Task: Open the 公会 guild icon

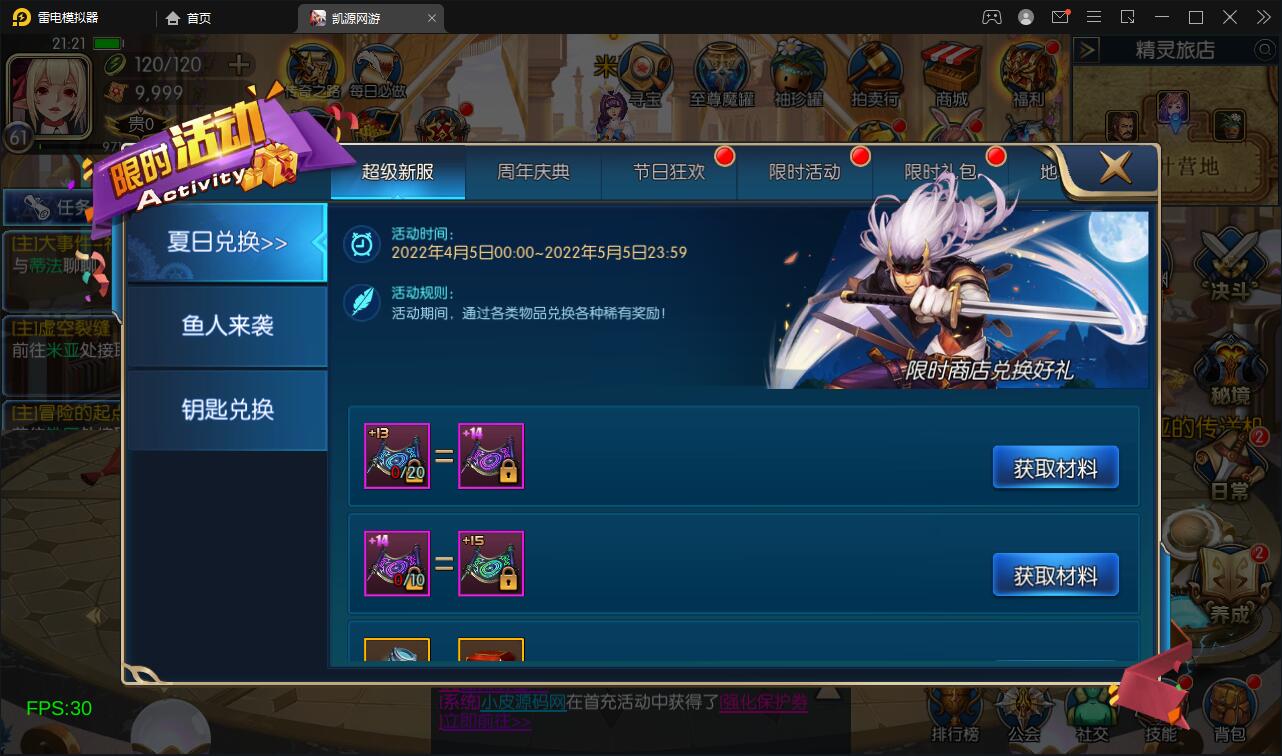Action: 1022,712
